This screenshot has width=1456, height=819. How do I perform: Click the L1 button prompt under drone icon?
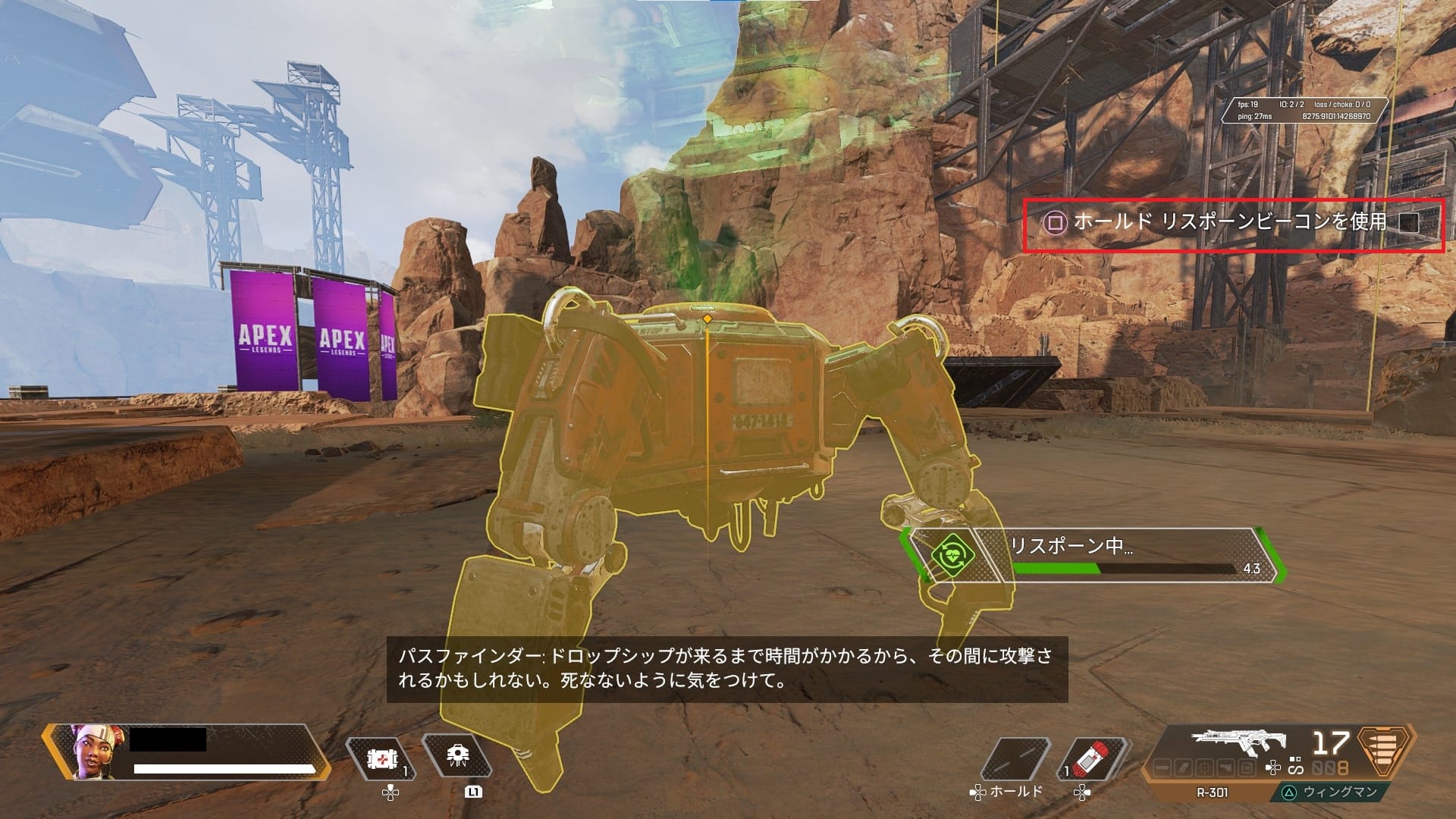473,793
